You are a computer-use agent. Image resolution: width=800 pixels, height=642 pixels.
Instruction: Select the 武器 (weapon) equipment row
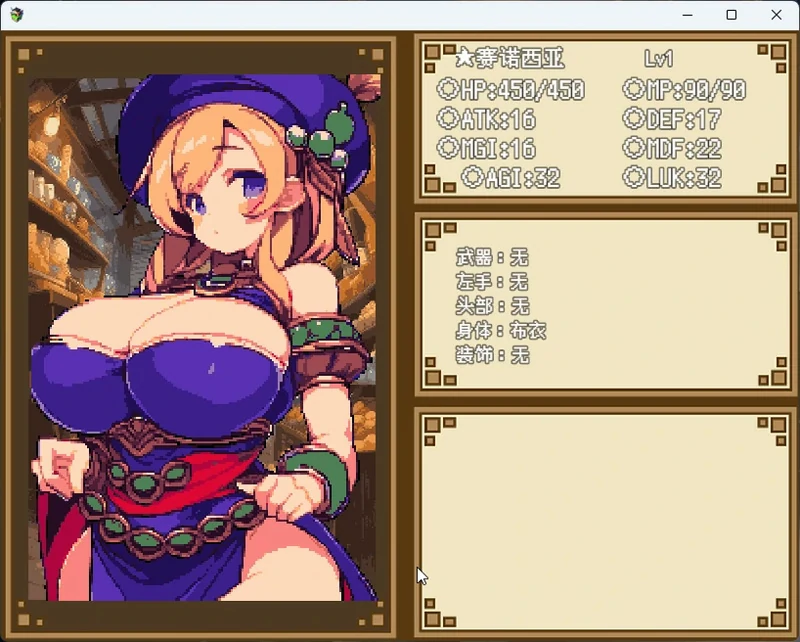tap(491, 258)
